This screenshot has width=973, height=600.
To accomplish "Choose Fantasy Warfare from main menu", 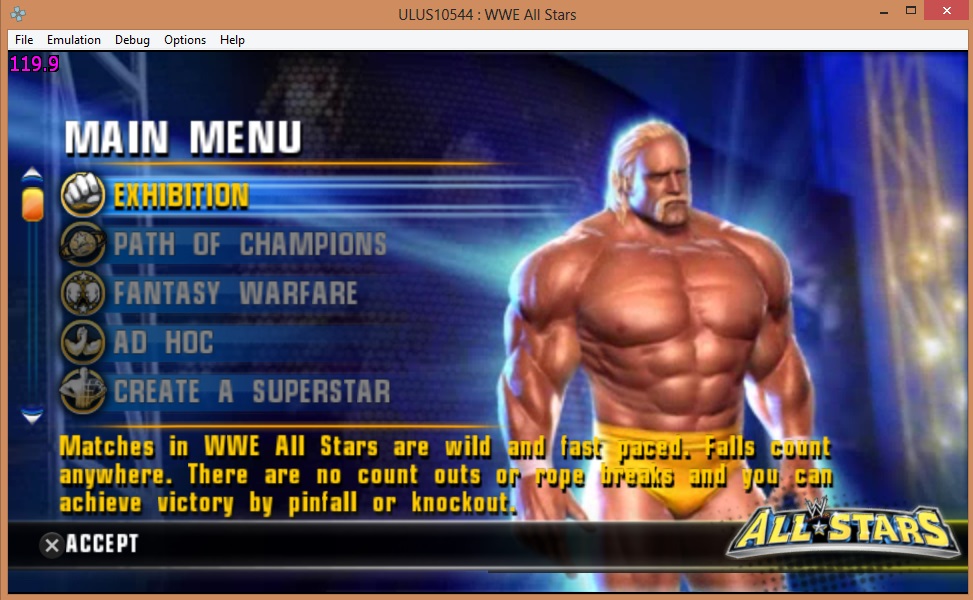I will click(x=235, y=293).
